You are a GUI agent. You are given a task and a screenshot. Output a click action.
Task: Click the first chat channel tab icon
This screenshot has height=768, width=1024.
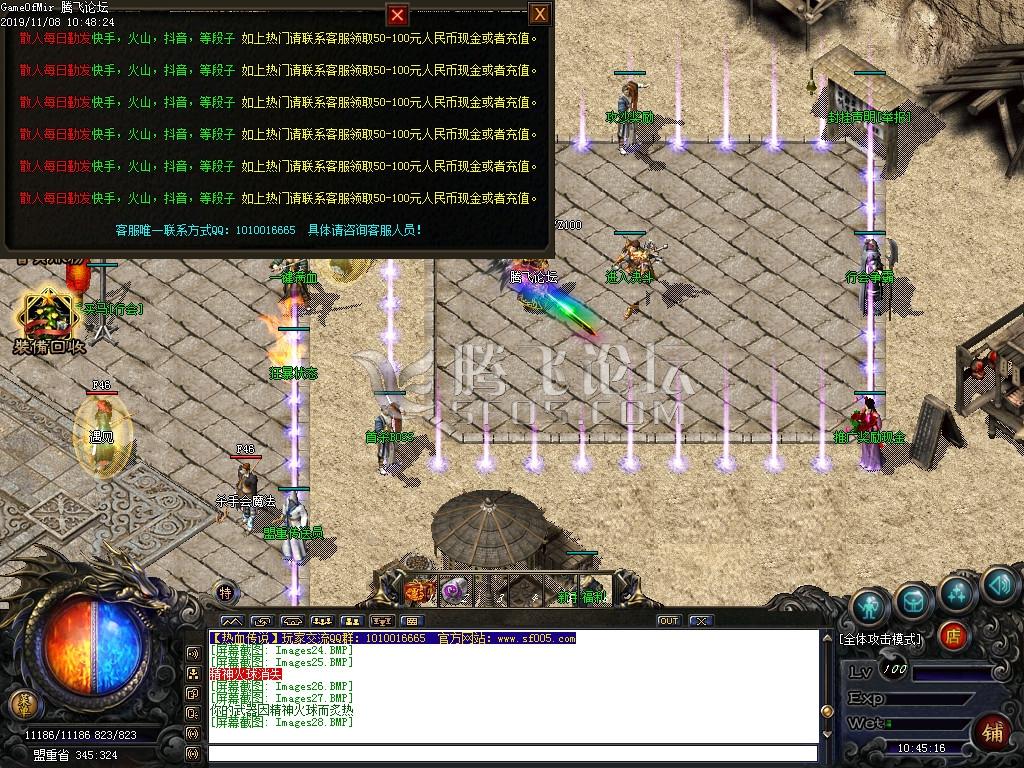click(x=231, y=621)
